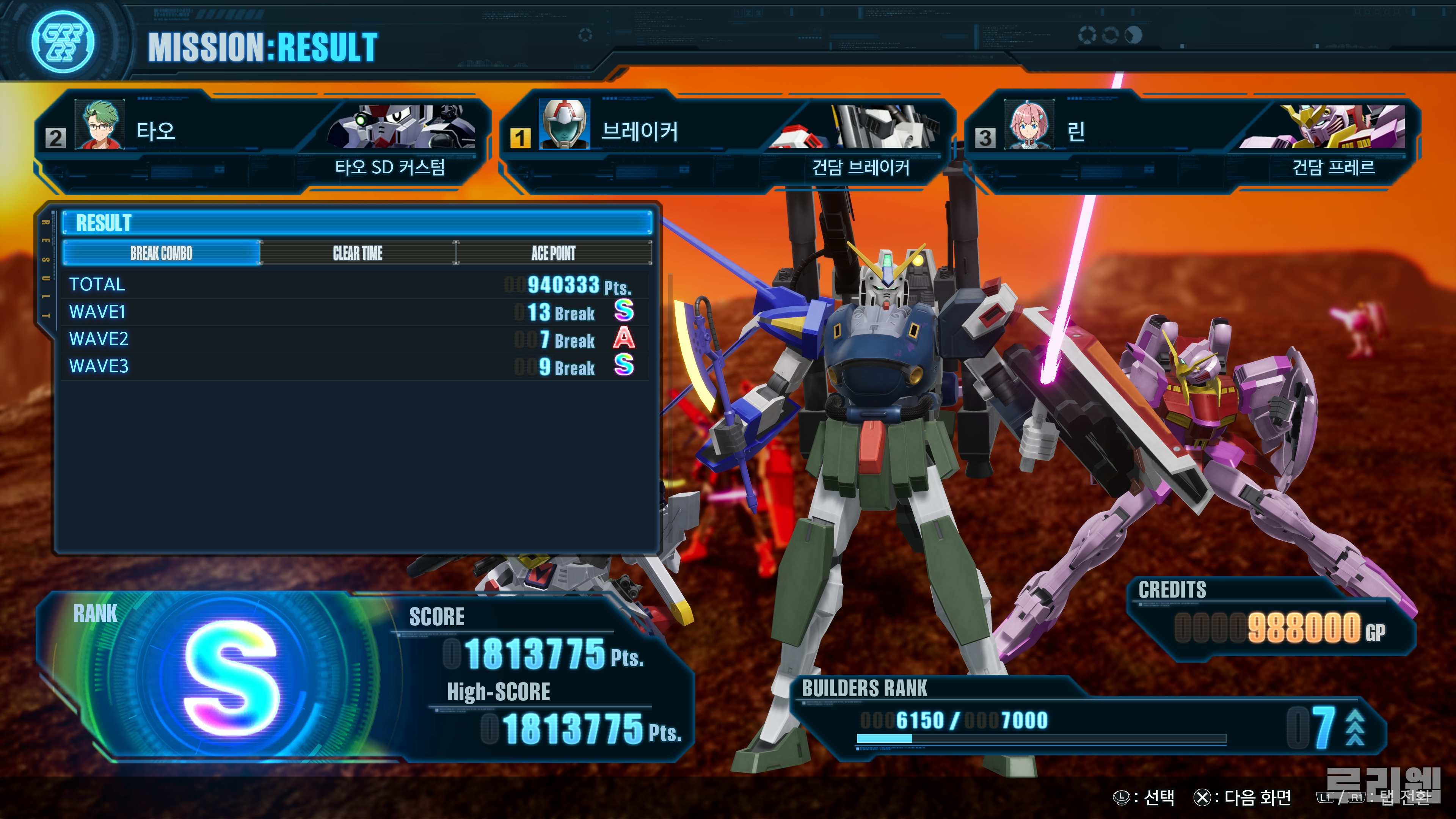Open the ACE POINT tab
Image resolution: width=1456 pixels, height=819 pixels.
(x=553, y=253)
